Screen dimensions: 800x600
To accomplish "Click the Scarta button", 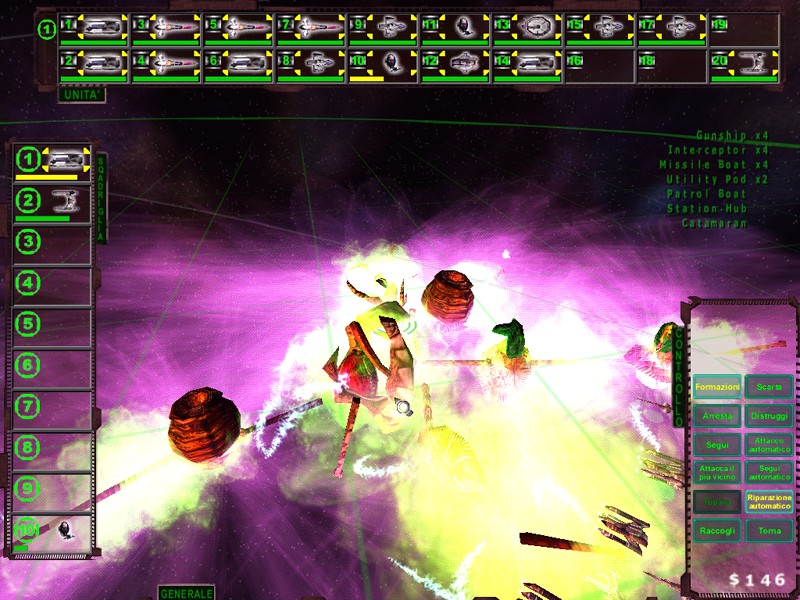I will coord(769,387).
